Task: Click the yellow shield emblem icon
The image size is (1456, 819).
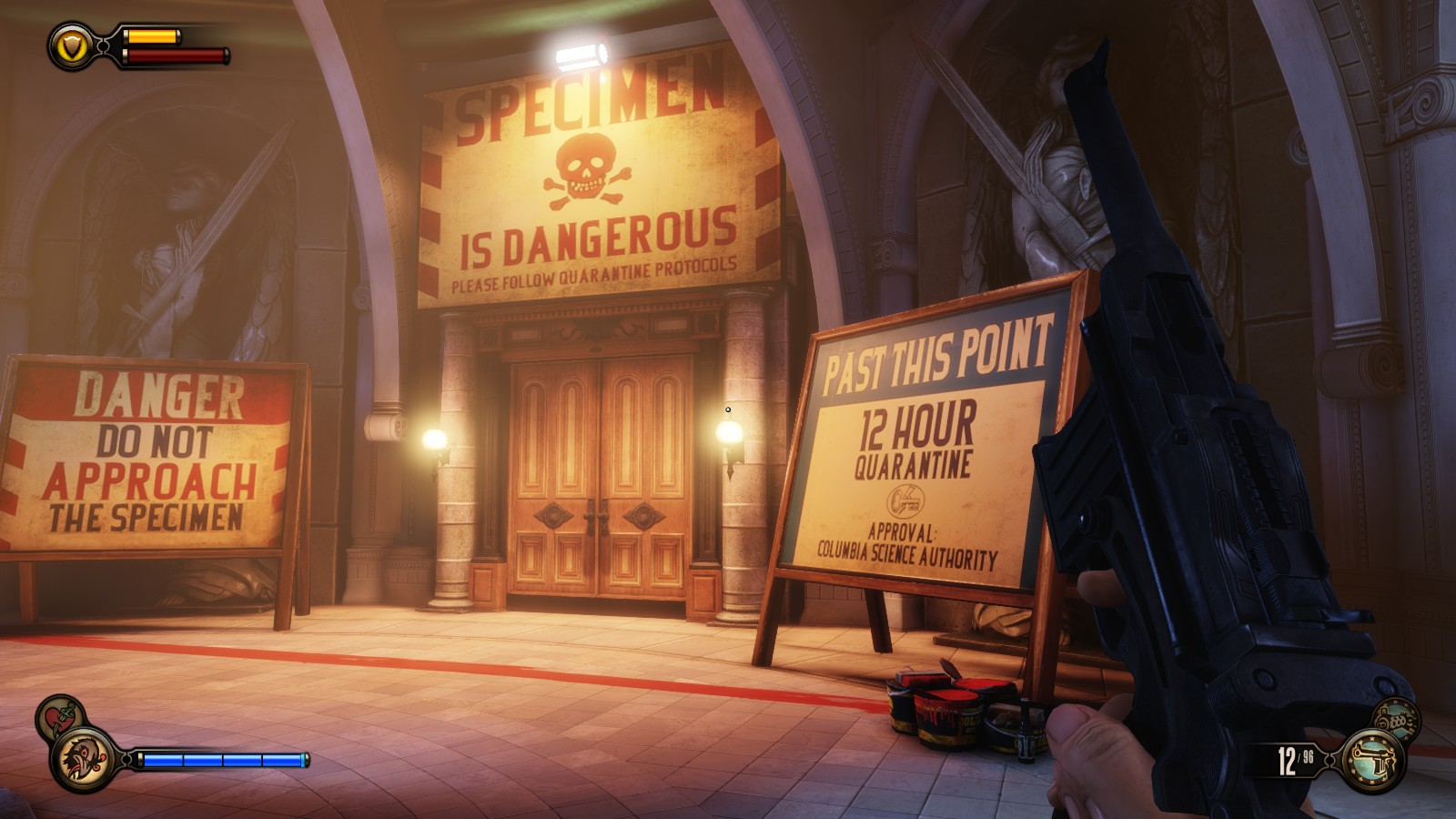Action: tap(70, 45)
